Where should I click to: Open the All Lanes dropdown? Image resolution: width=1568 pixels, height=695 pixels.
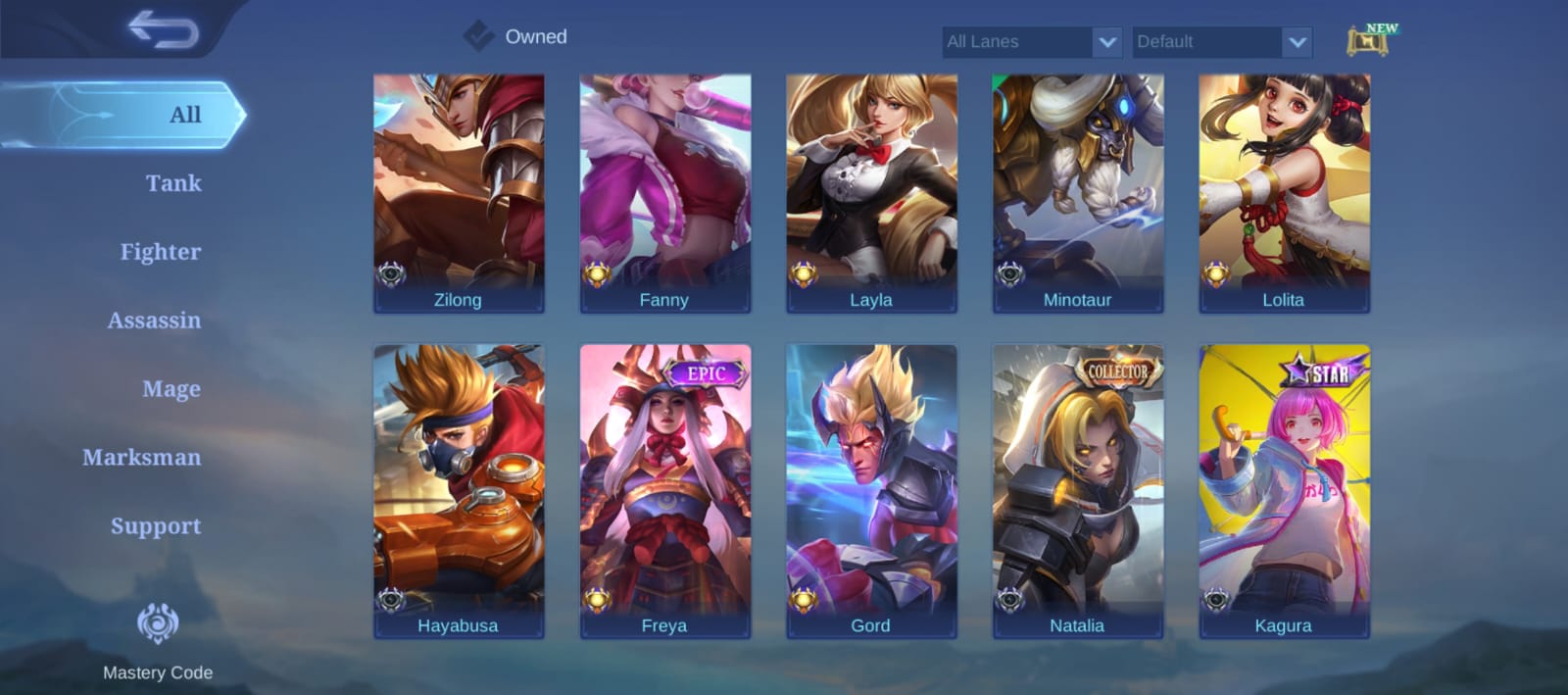pyautogui.click(x=1032, y=42)
